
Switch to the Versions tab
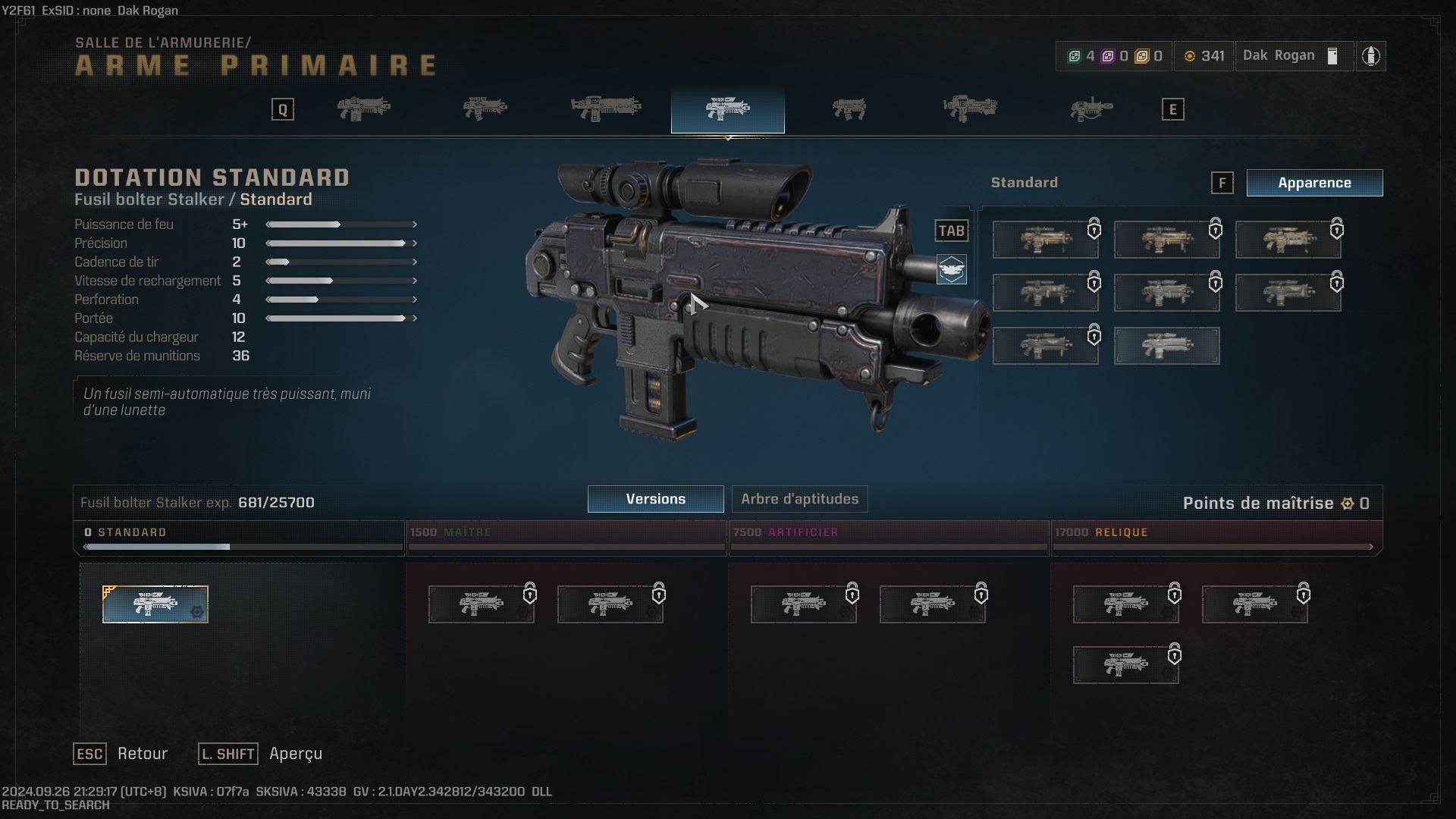click(x=654, y=499)
